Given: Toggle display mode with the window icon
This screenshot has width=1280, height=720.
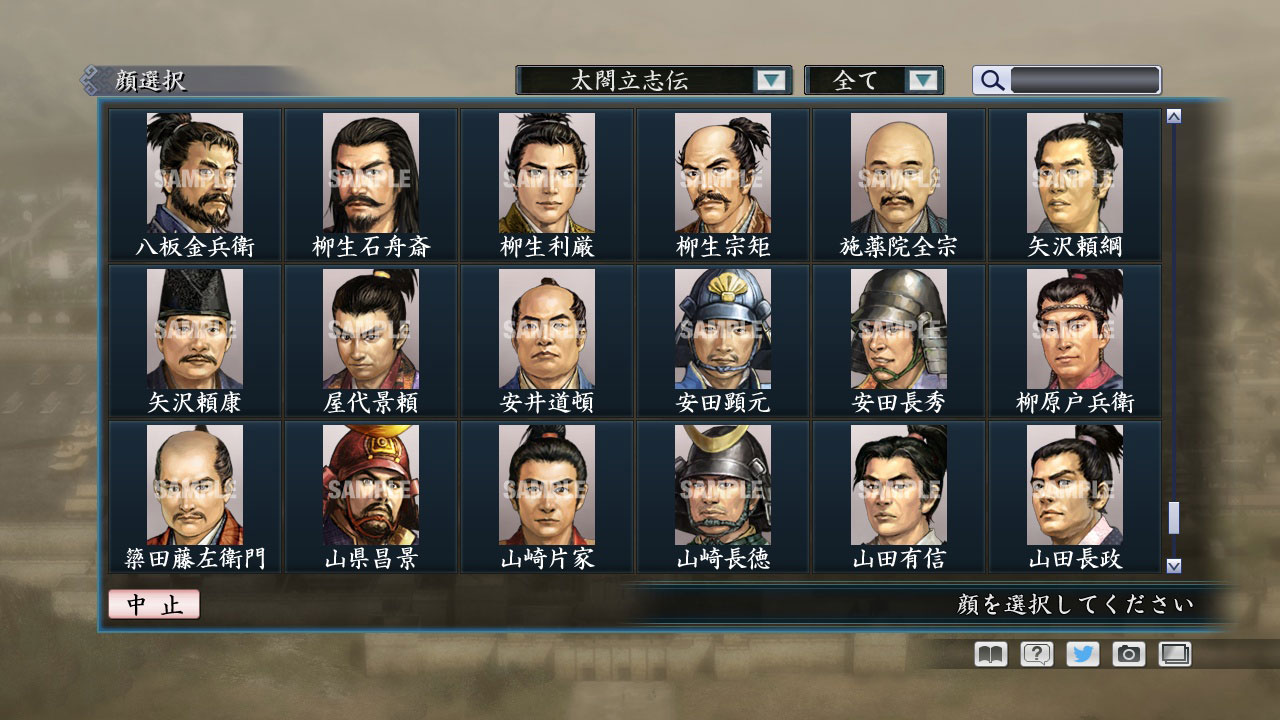Looking at the screenshot, I should (1176, 653).
